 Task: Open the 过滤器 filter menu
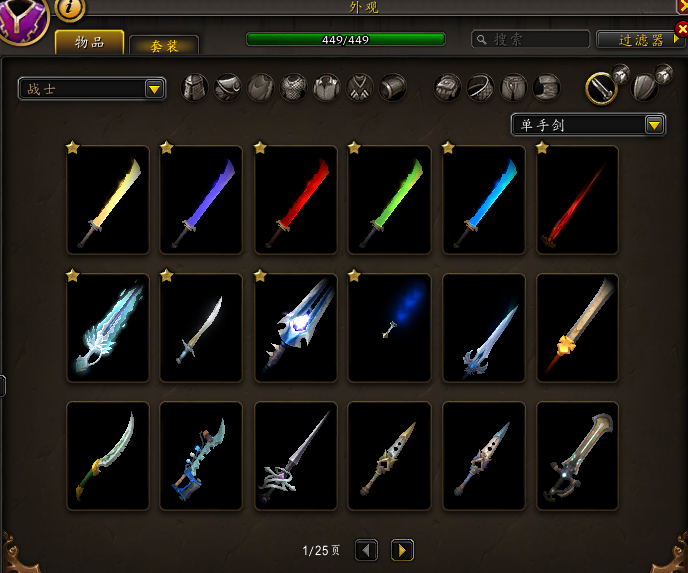pos(641,40)
